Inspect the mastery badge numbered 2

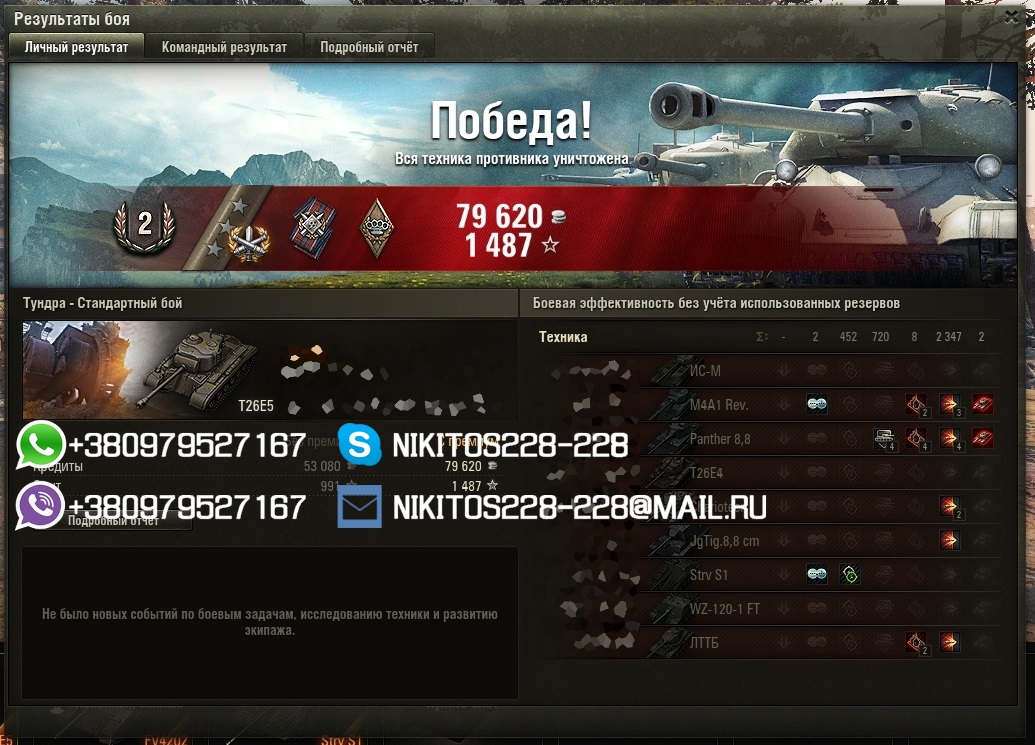(145, 225)
